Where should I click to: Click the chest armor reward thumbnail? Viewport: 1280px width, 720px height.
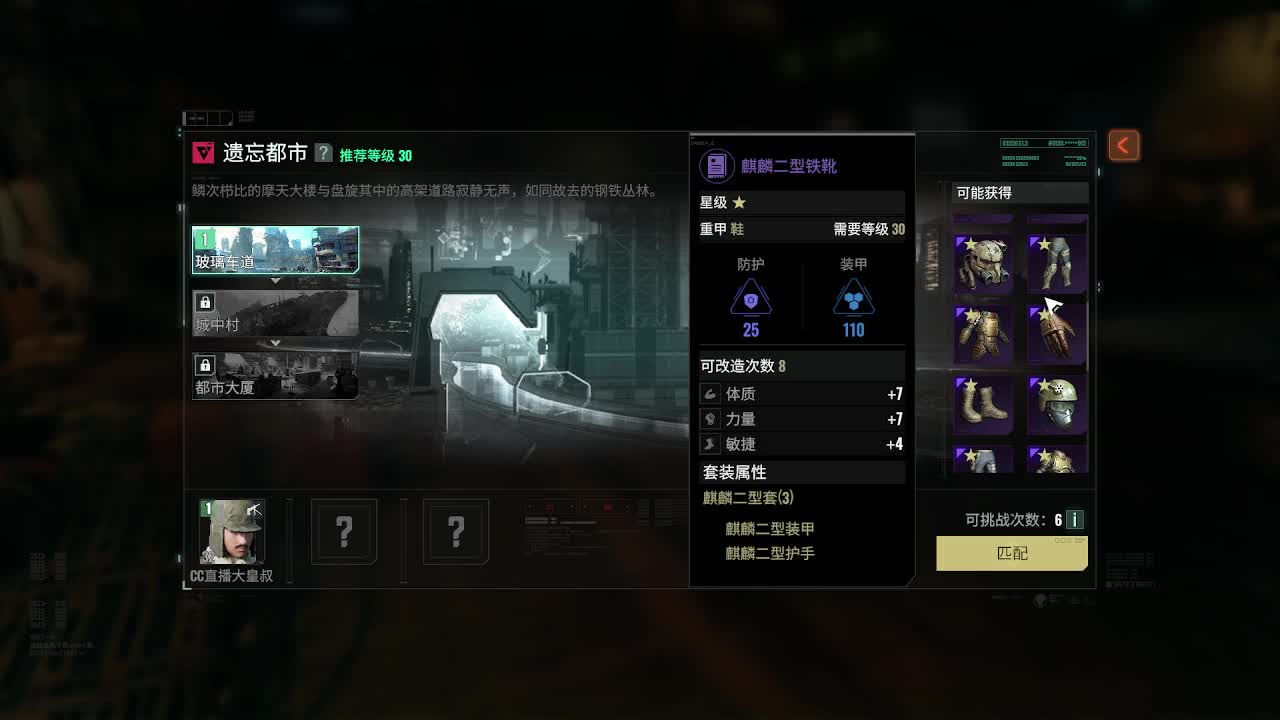(983, 333)
